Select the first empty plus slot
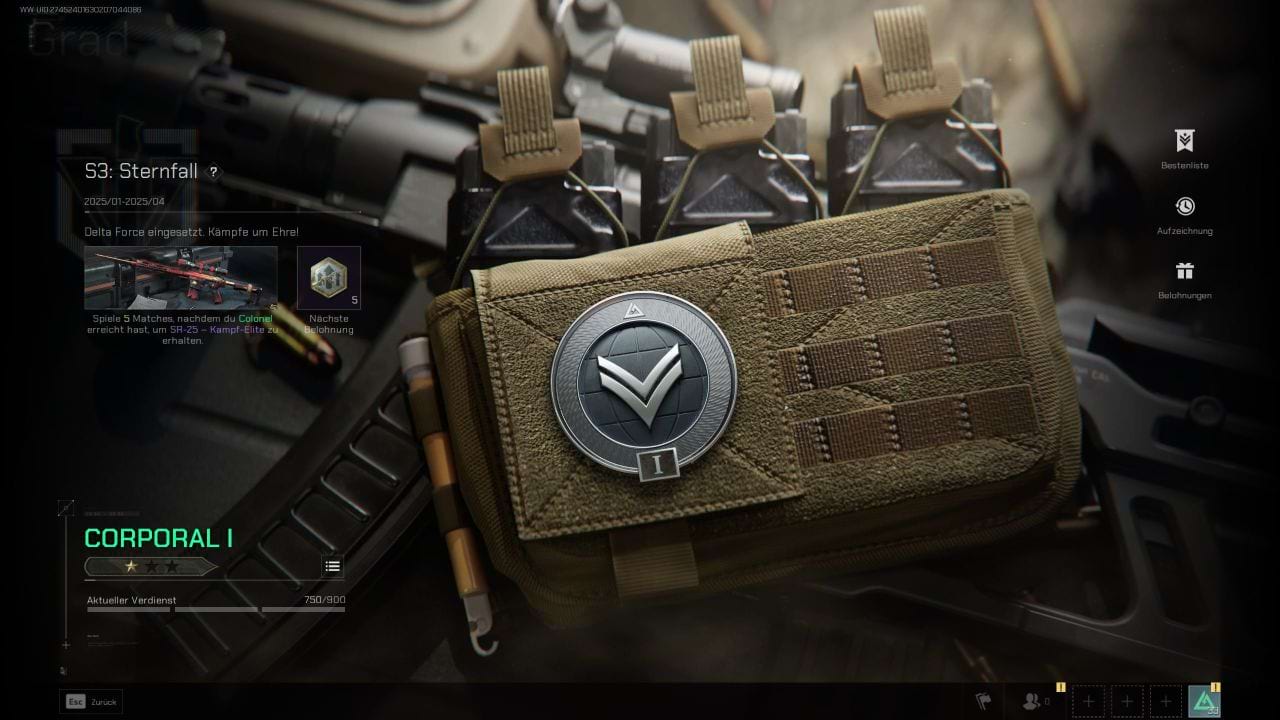The image size is (1280, 720). click(x=1088, y=701)
